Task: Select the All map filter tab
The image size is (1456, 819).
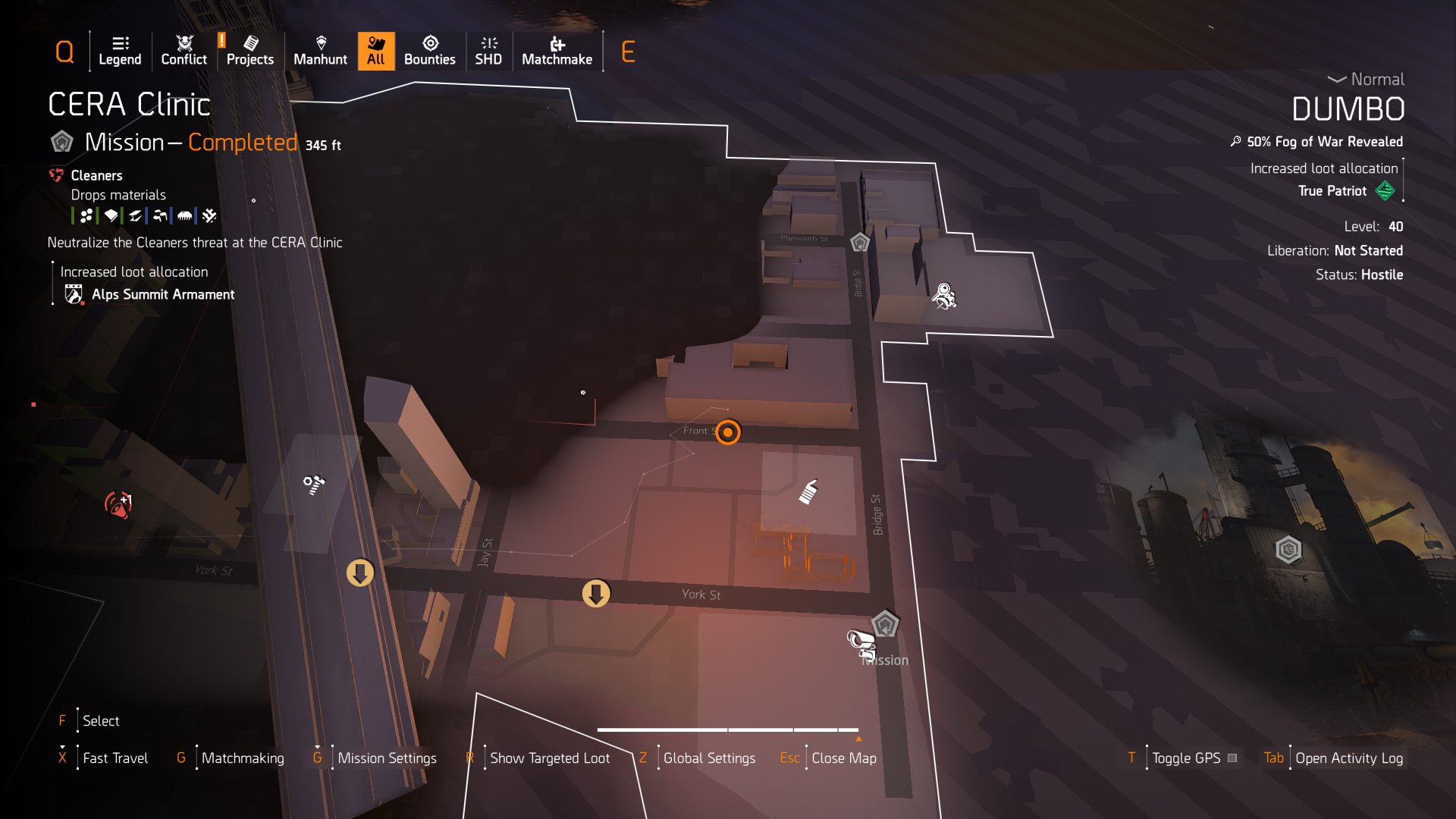Action: coord(376,51)
